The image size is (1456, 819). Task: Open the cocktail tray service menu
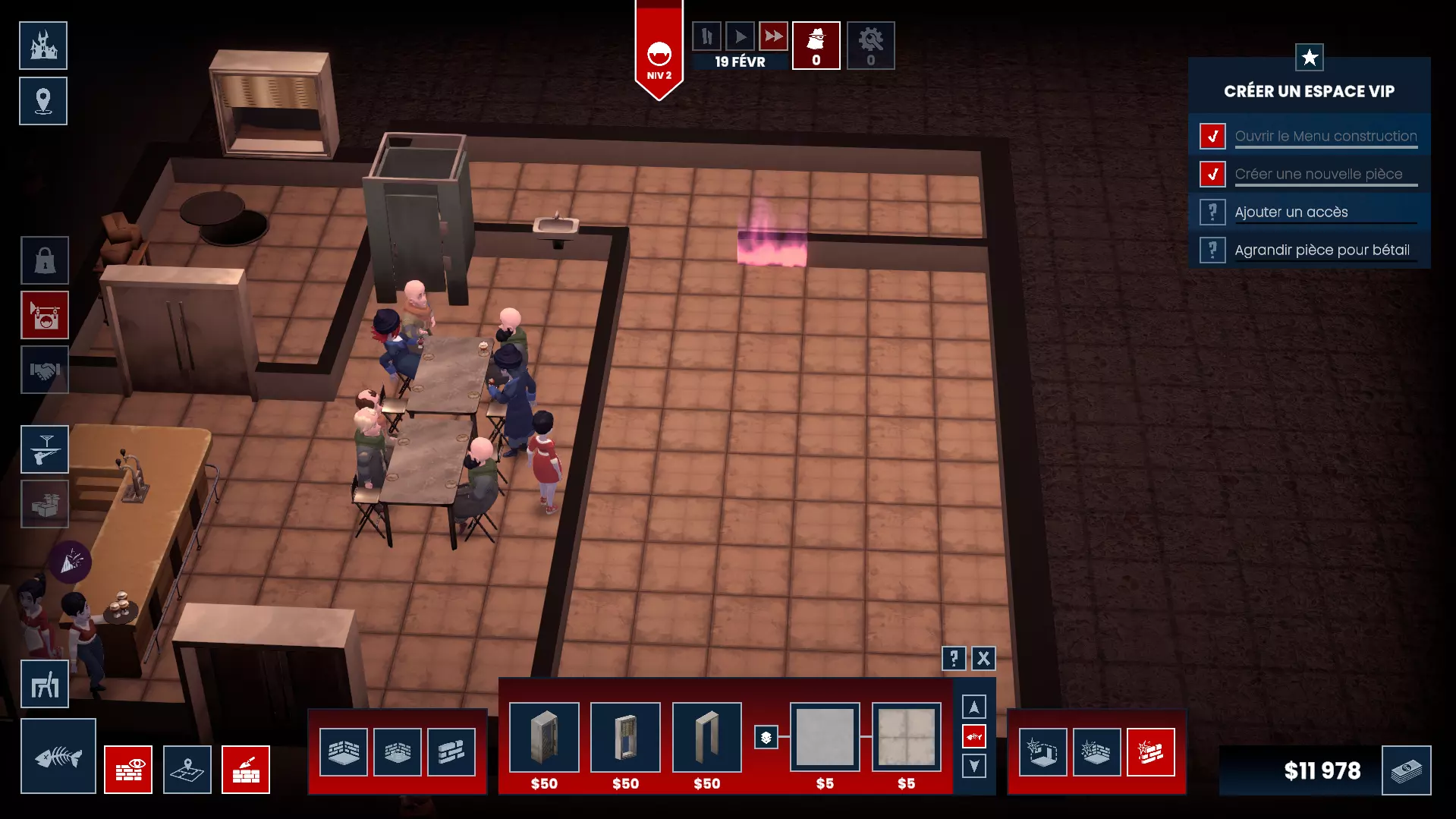pos(45,449)
